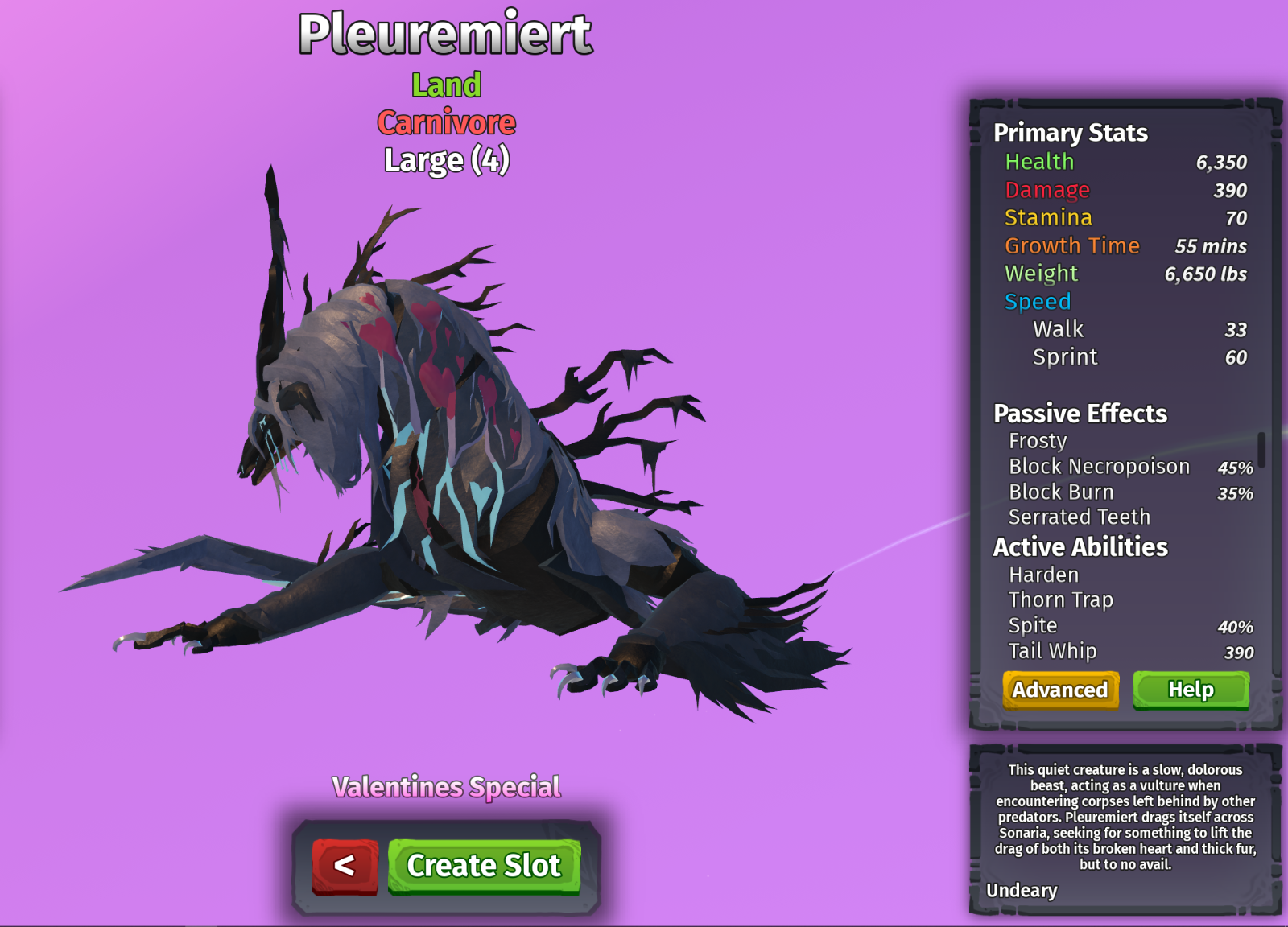Click the Harden active ability
1288x927 pixels.
(1043, 575)
